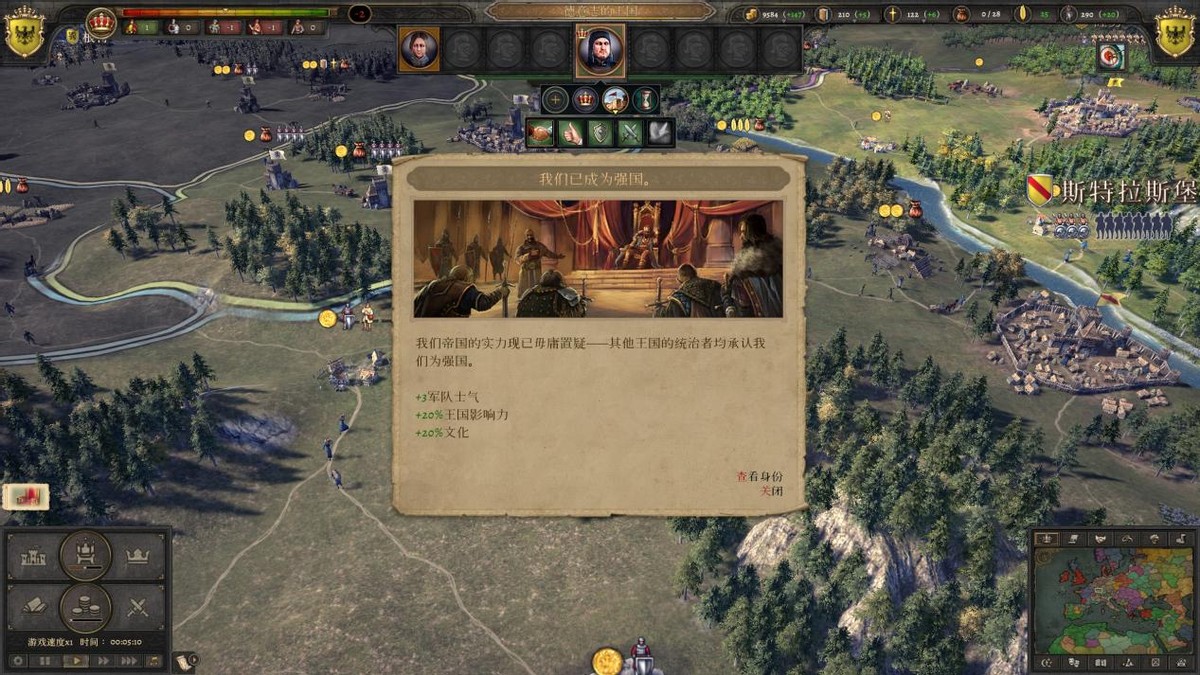The width and height of the screenshot is (1200, 675).
Task: Click the handshake diplomacy action icon
Action: [x=541, y=132]
